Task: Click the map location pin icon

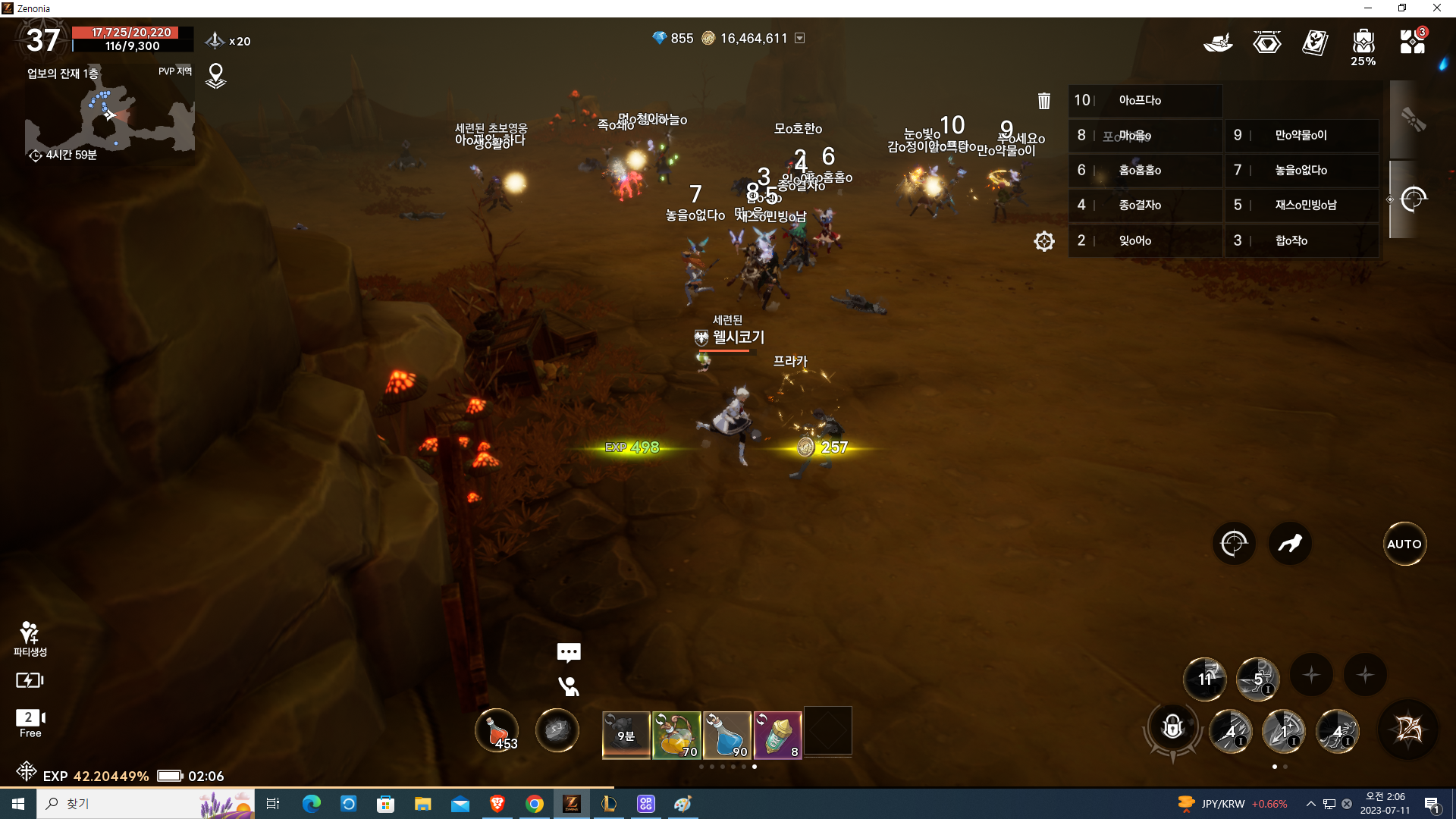Action: click(216, 75)
